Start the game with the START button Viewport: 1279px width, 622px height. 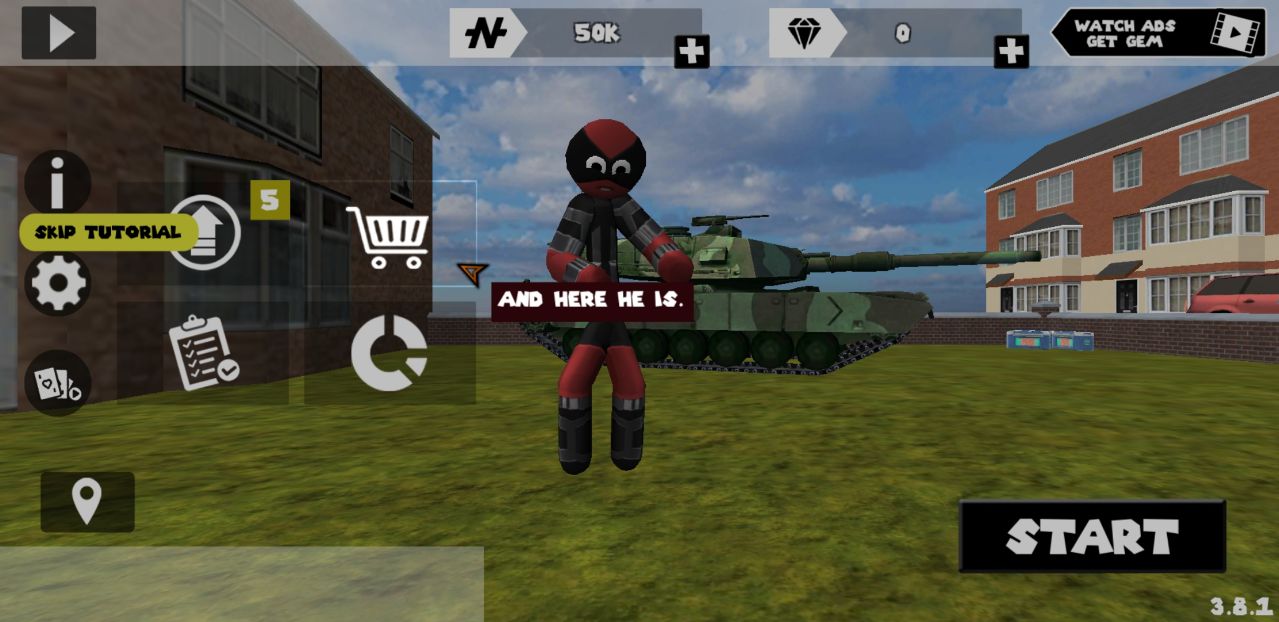(x=1092, y=537)
